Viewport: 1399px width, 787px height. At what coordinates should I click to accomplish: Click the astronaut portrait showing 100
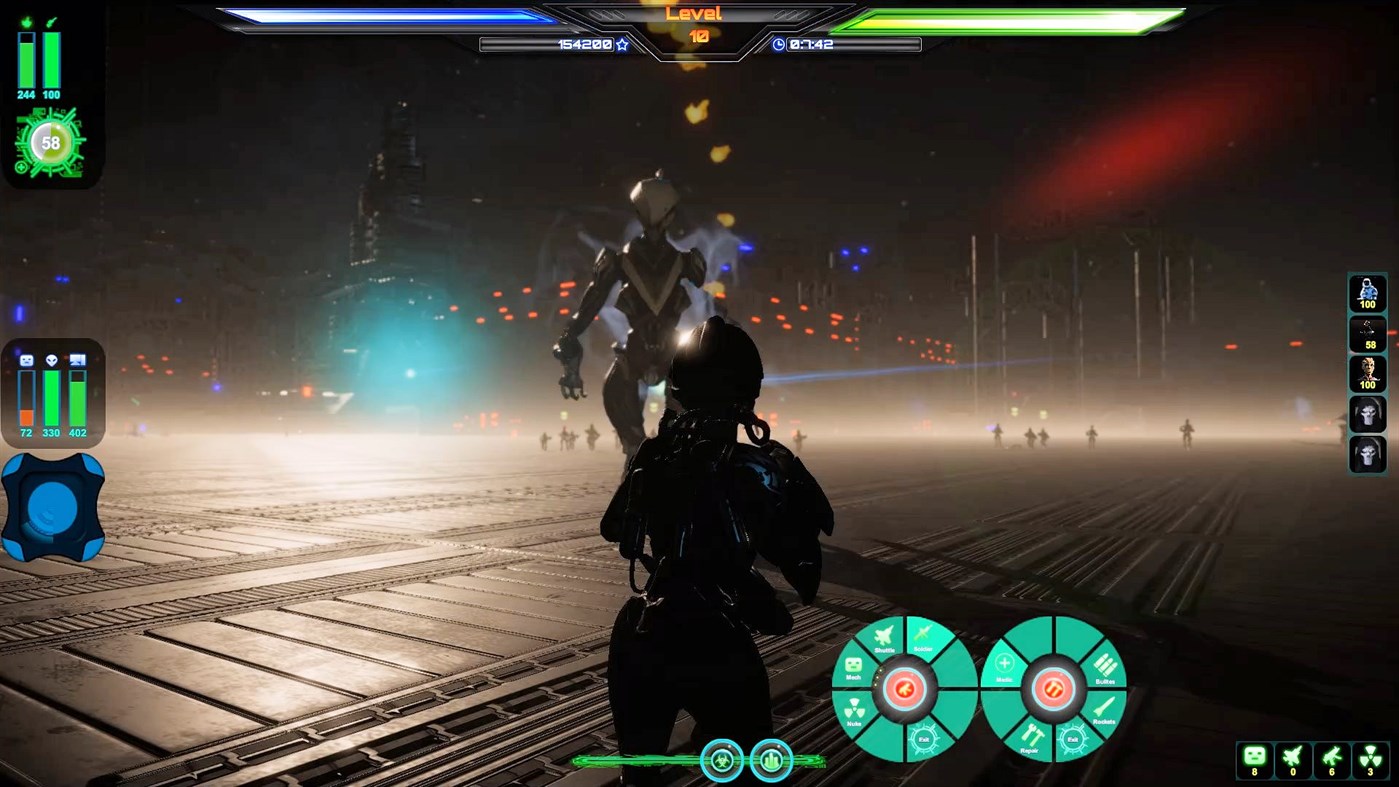point(1366,293)
